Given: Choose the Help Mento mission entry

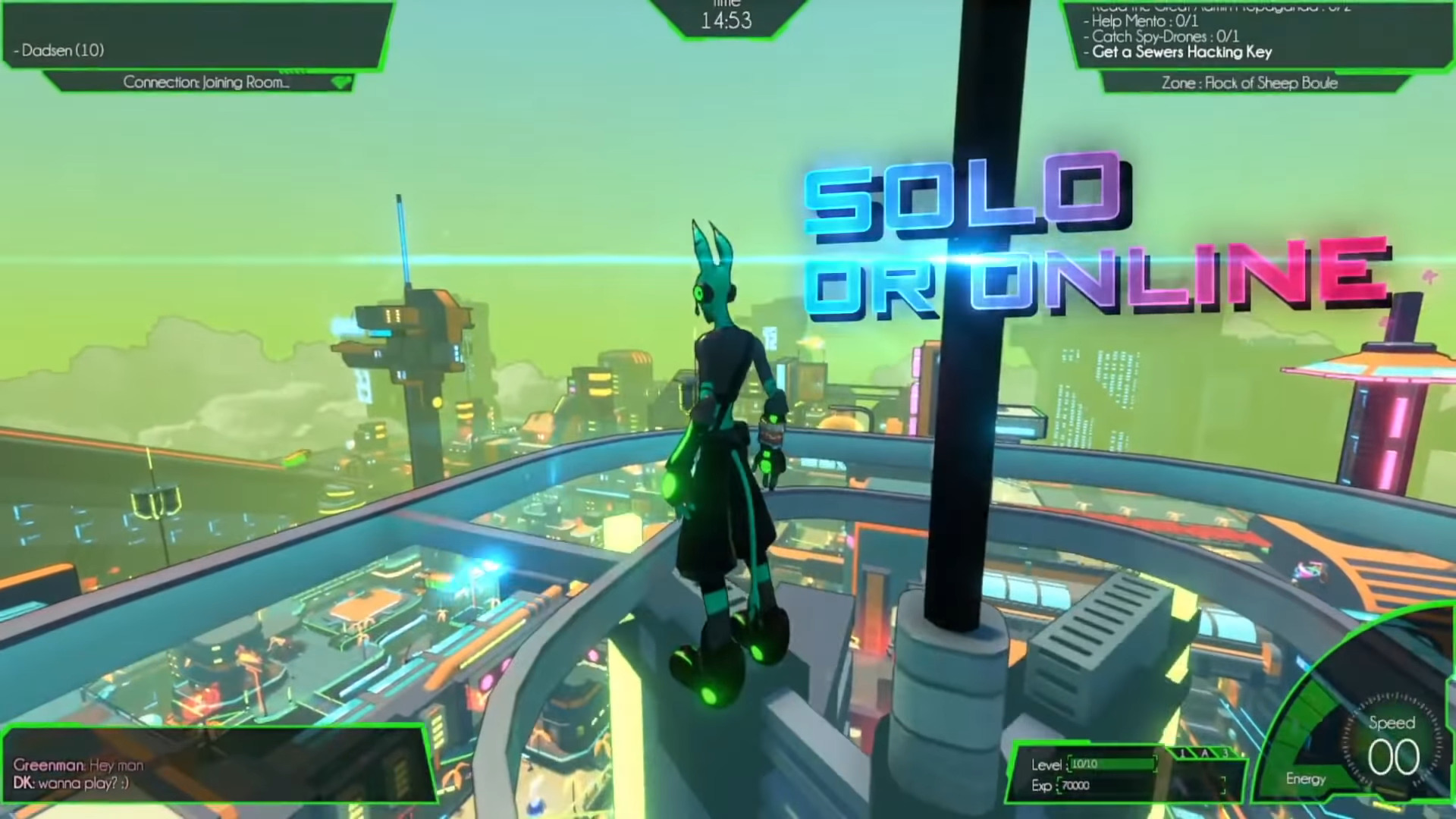Looking at the screenshot, I should click(x=1145, y=21).
